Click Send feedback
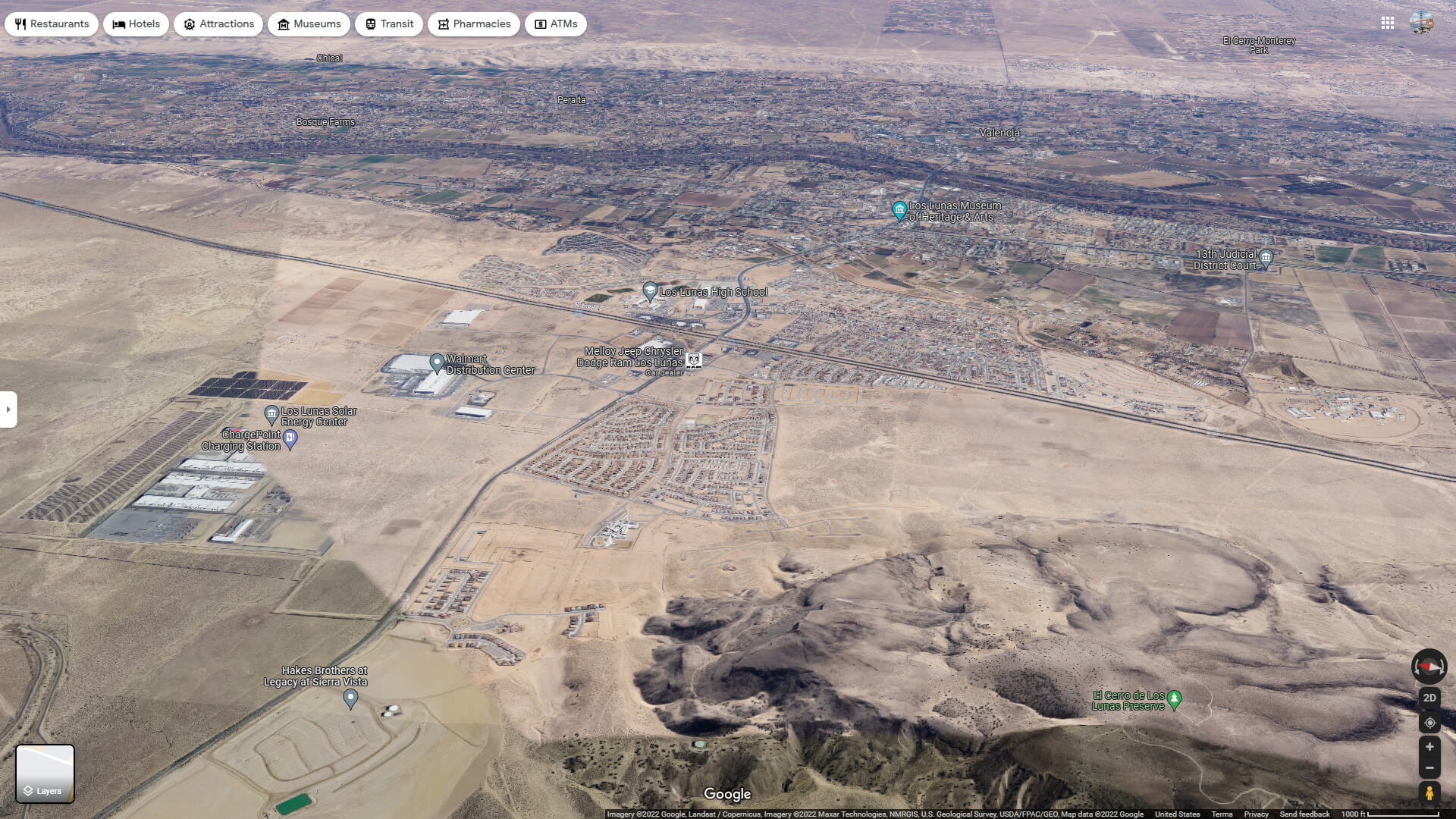Image resolution: width=1456 pixels, height=819 pixels. (x=1303, y=814)
